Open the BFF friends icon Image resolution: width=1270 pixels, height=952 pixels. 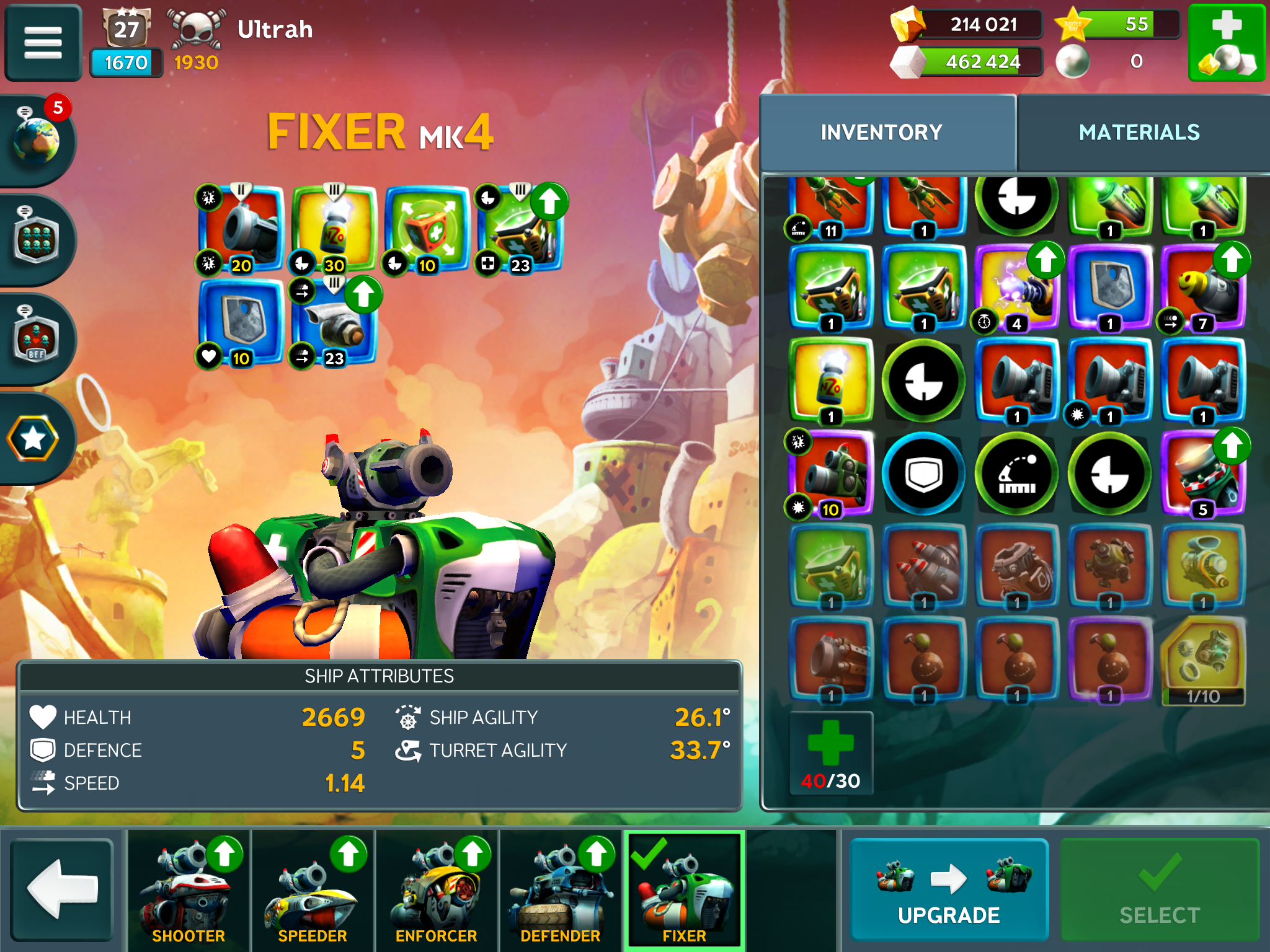[37, 338]
